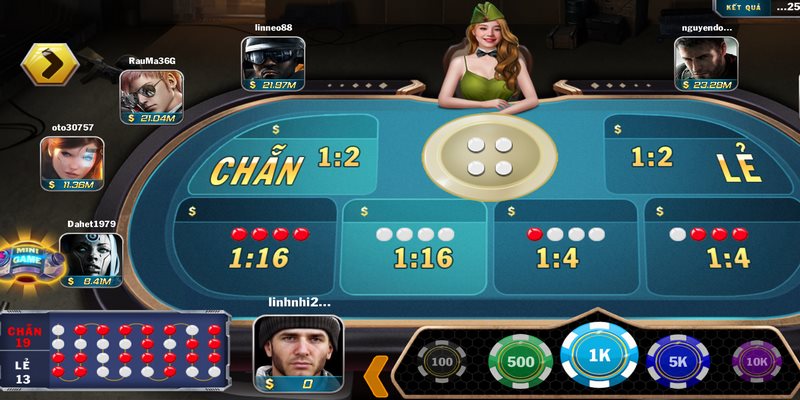Open the Chẵn/Lẻ history board
The height and width of the screenshot is (400, 800).
coord(116,355)
